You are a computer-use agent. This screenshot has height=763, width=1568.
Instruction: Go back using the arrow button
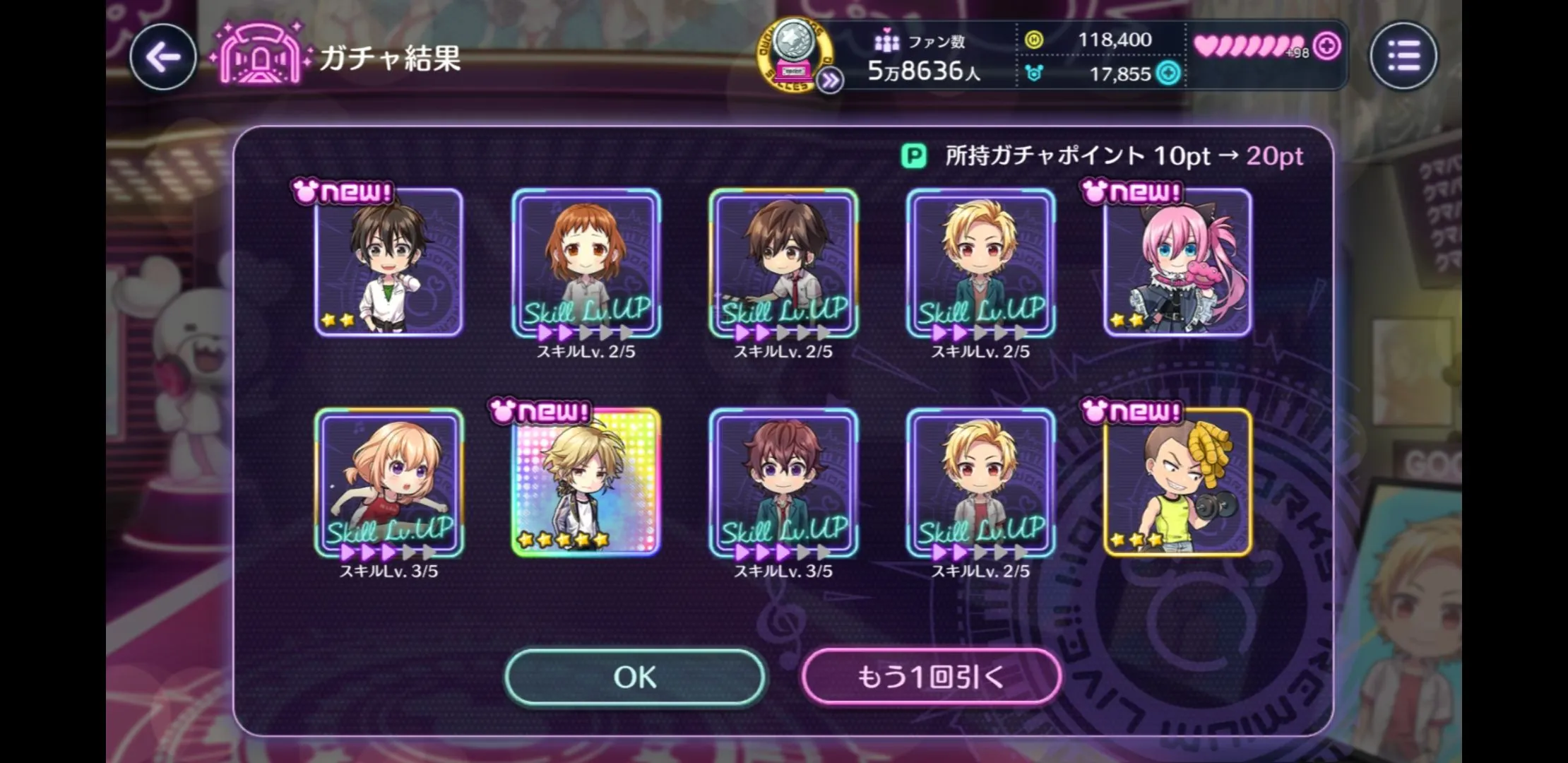(163, 57)
